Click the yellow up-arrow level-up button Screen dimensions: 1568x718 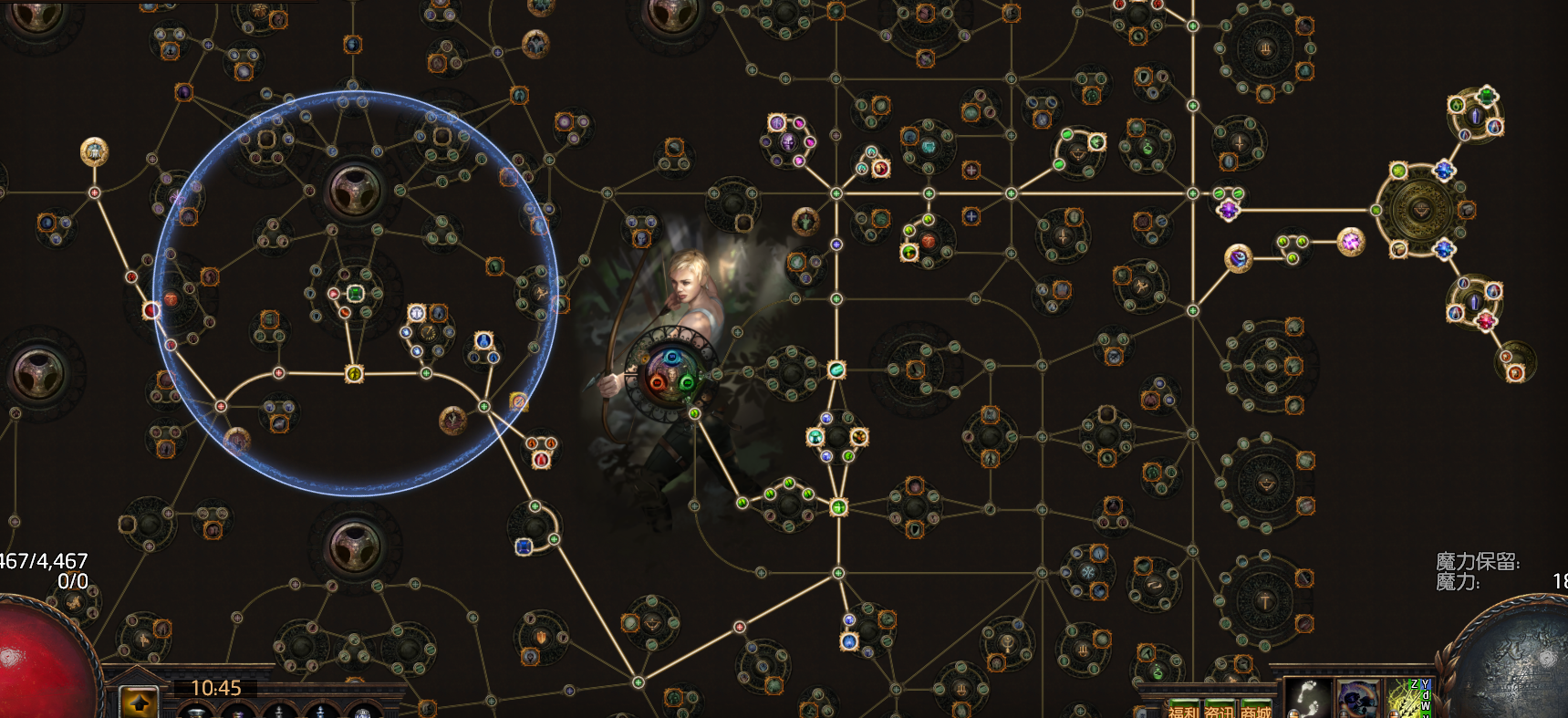[x=140, y=702]
